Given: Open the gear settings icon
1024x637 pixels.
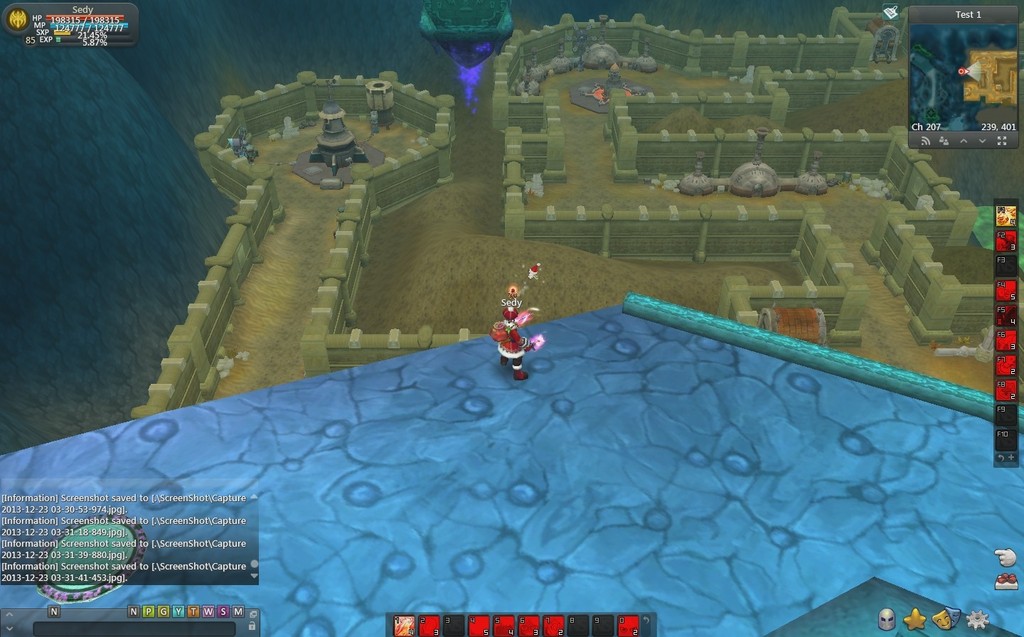Looking at the screenshot, I should click(x=977, y=620).
